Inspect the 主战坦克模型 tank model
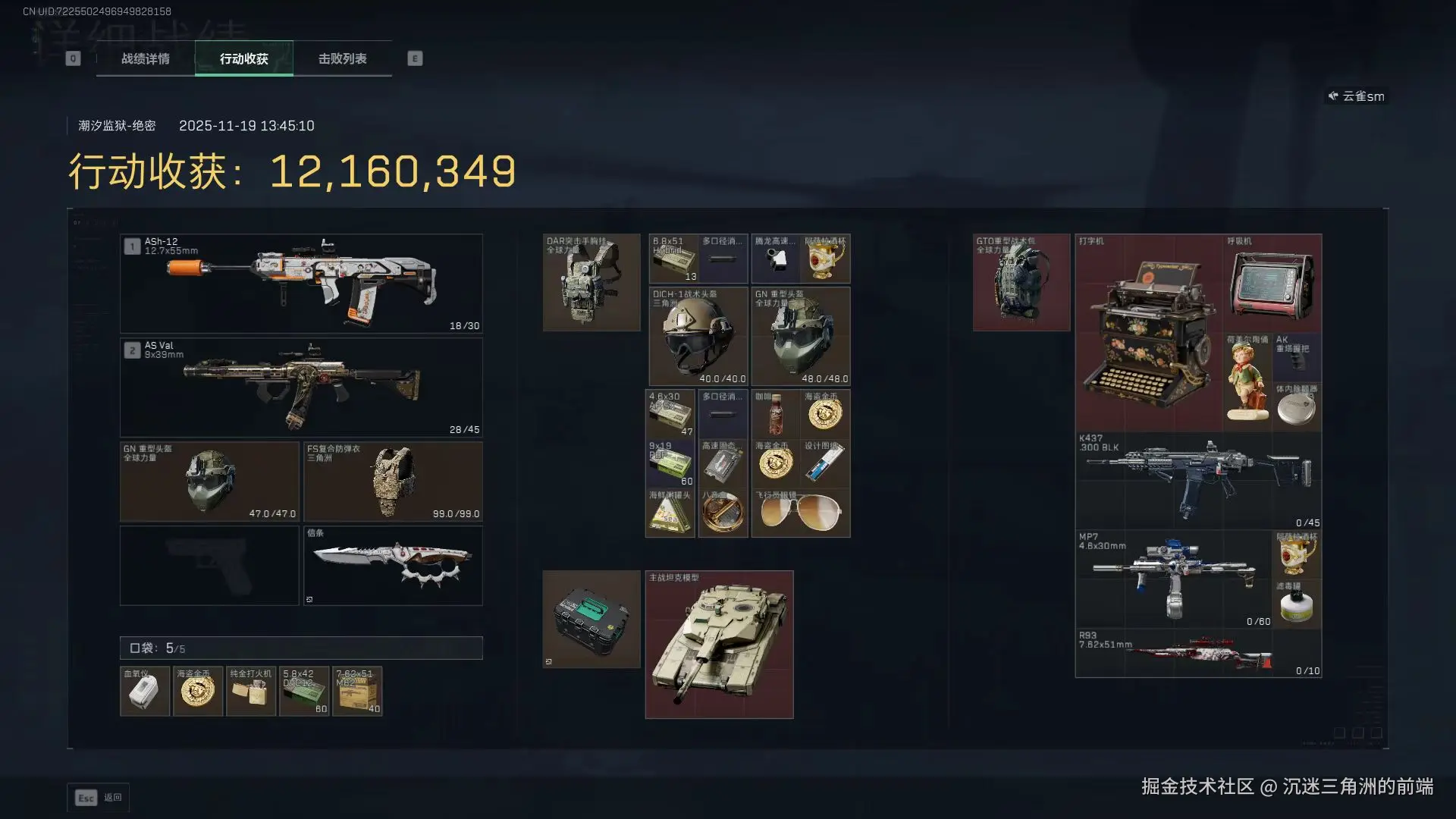 pyautogui.click(x=719, y=644)
